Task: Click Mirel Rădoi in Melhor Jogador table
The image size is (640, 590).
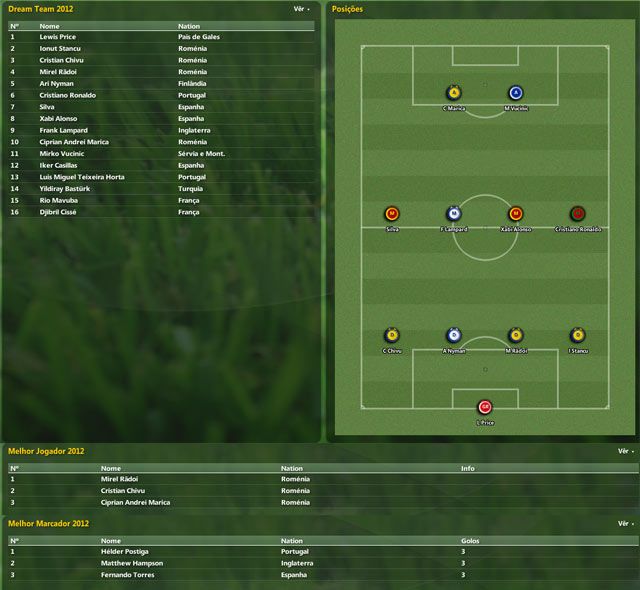Action: point(119,479)
